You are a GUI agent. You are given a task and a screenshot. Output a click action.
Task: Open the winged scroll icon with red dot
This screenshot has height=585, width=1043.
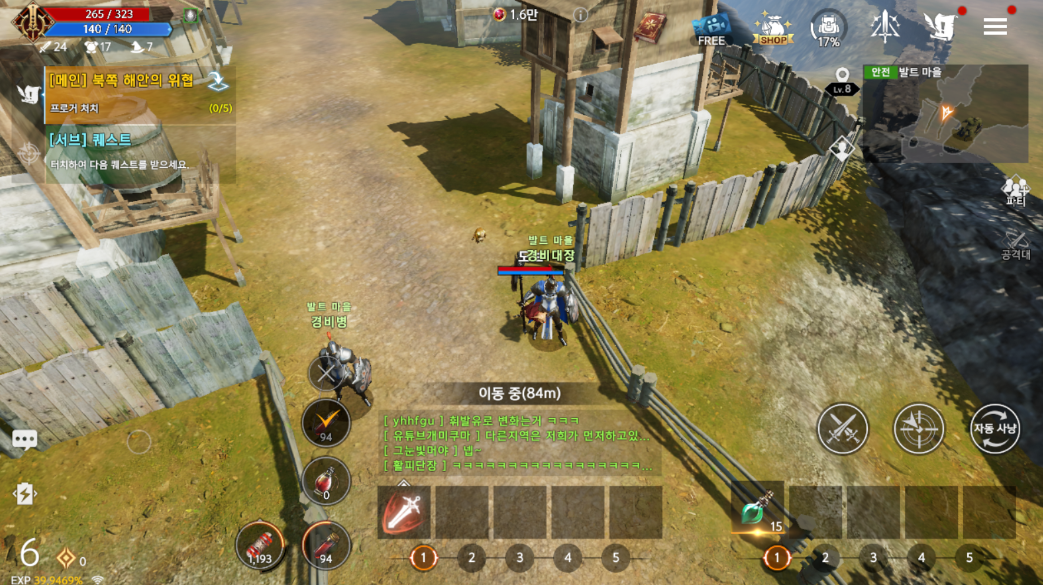click(940, 27)
